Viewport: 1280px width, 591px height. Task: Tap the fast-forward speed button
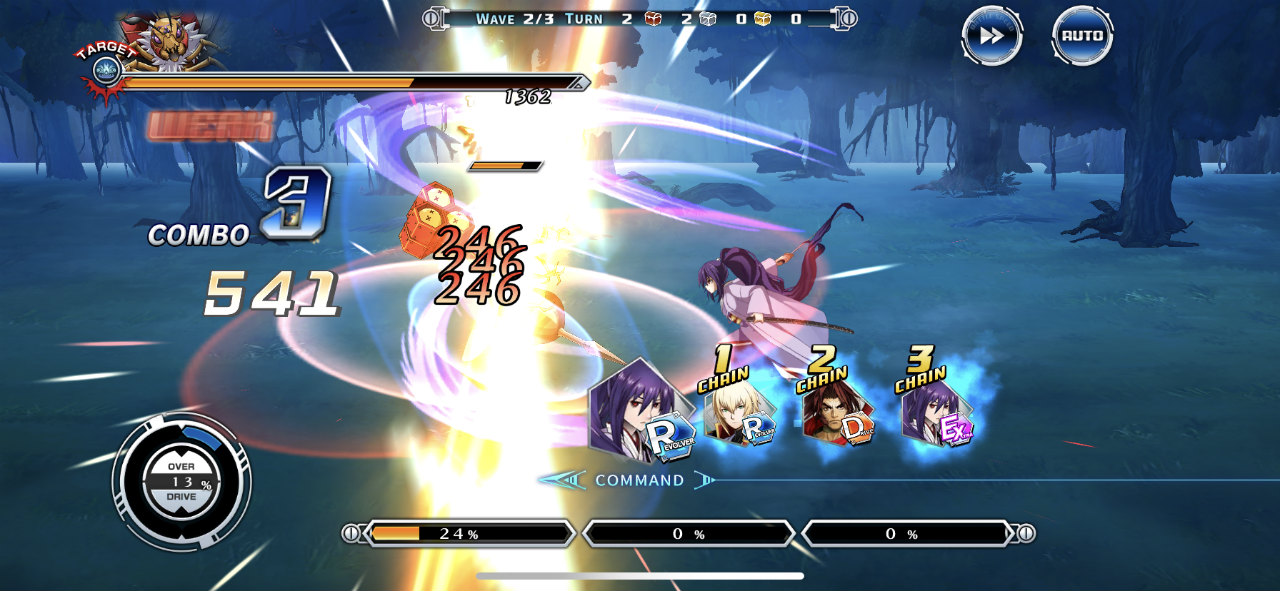(x=991, y=36)
